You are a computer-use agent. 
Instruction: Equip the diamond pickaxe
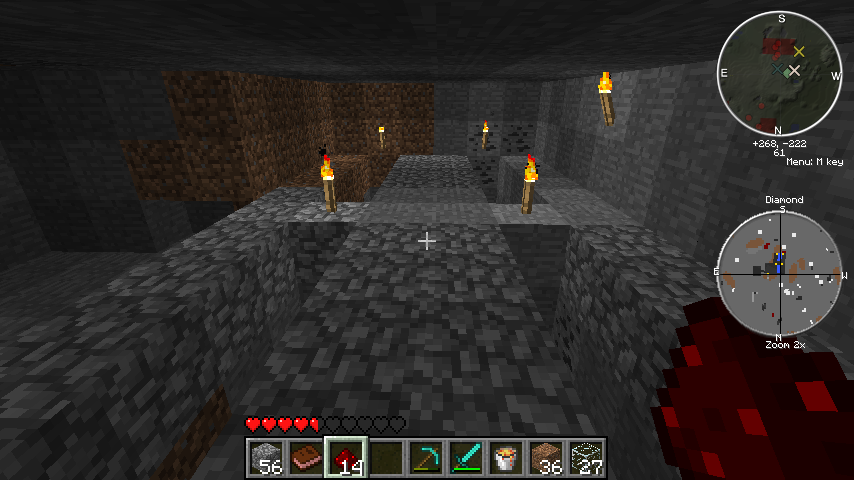tap(426, 458)
